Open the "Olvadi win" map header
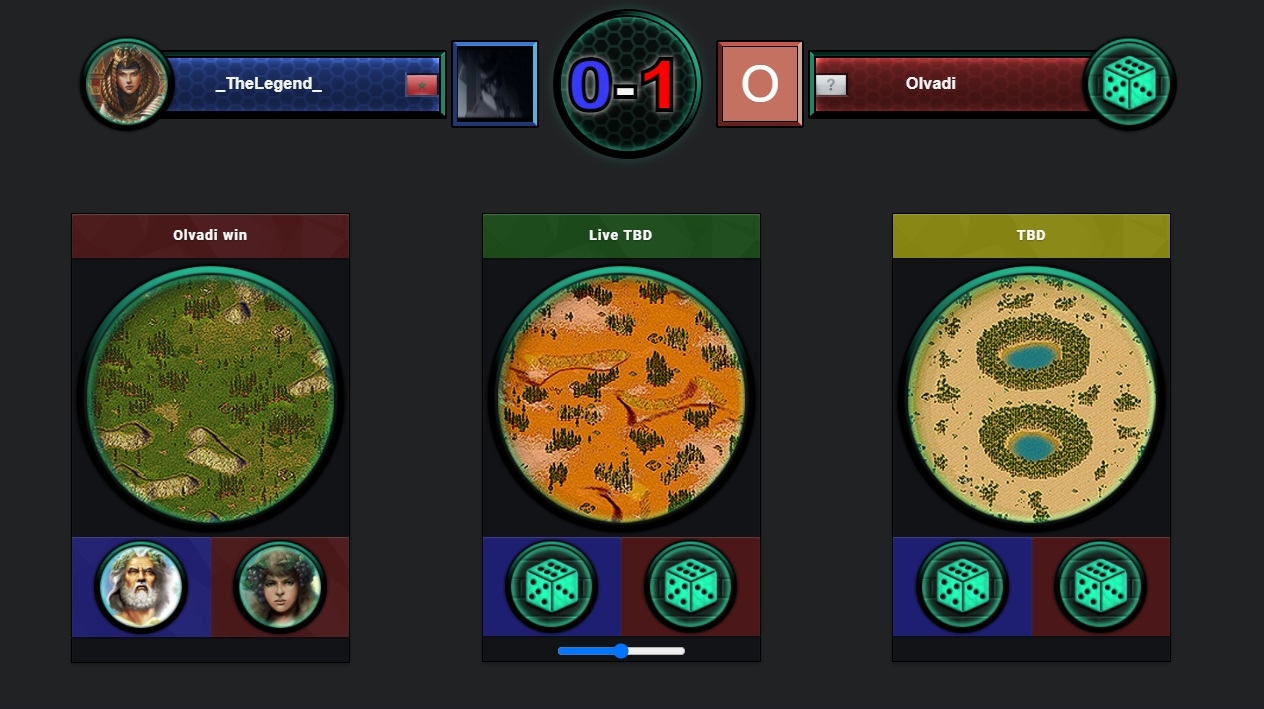1264x709 pixels. point(210,236)
